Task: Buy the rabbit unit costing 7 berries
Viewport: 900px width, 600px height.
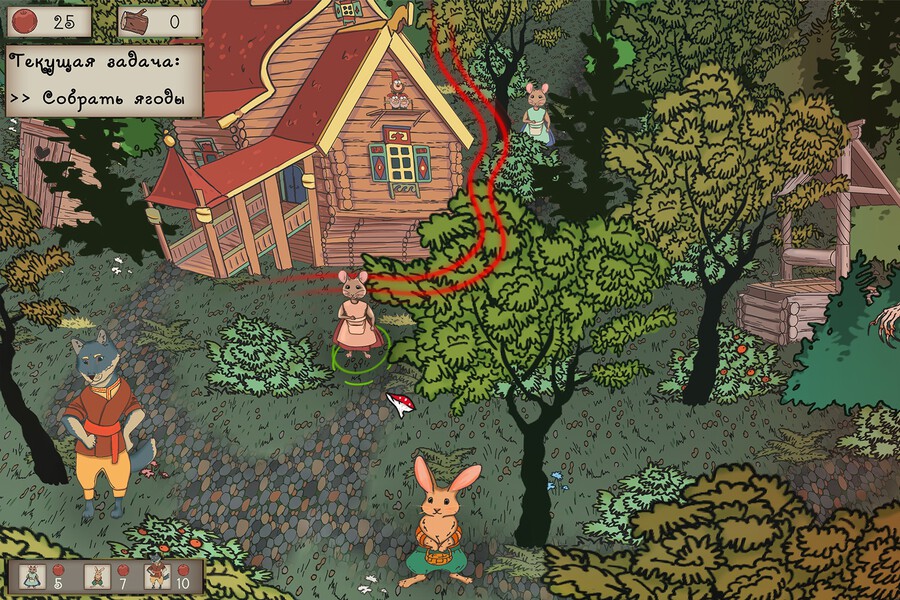Action: tap(96, 576)
